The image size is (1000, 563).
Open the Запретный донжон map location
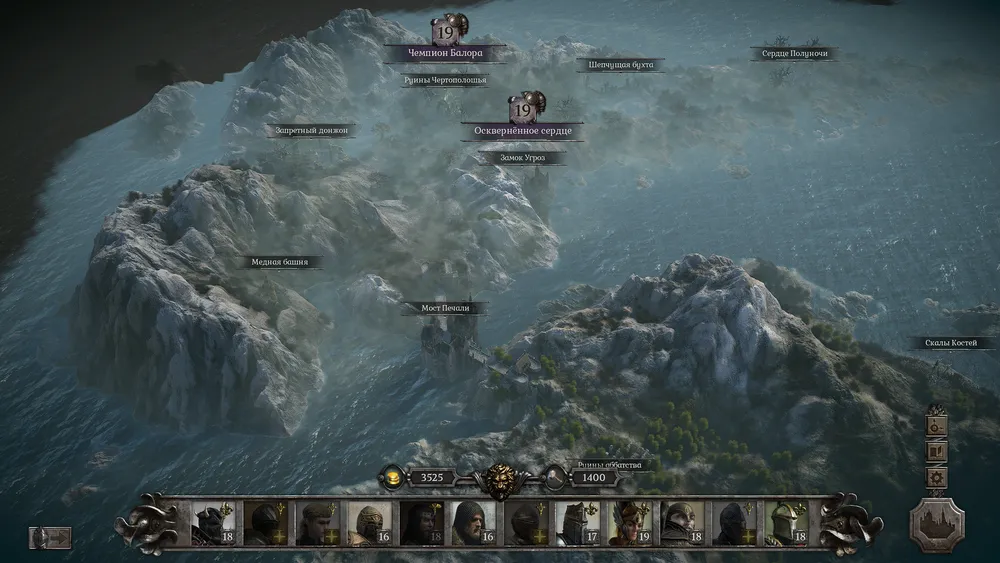311,130
